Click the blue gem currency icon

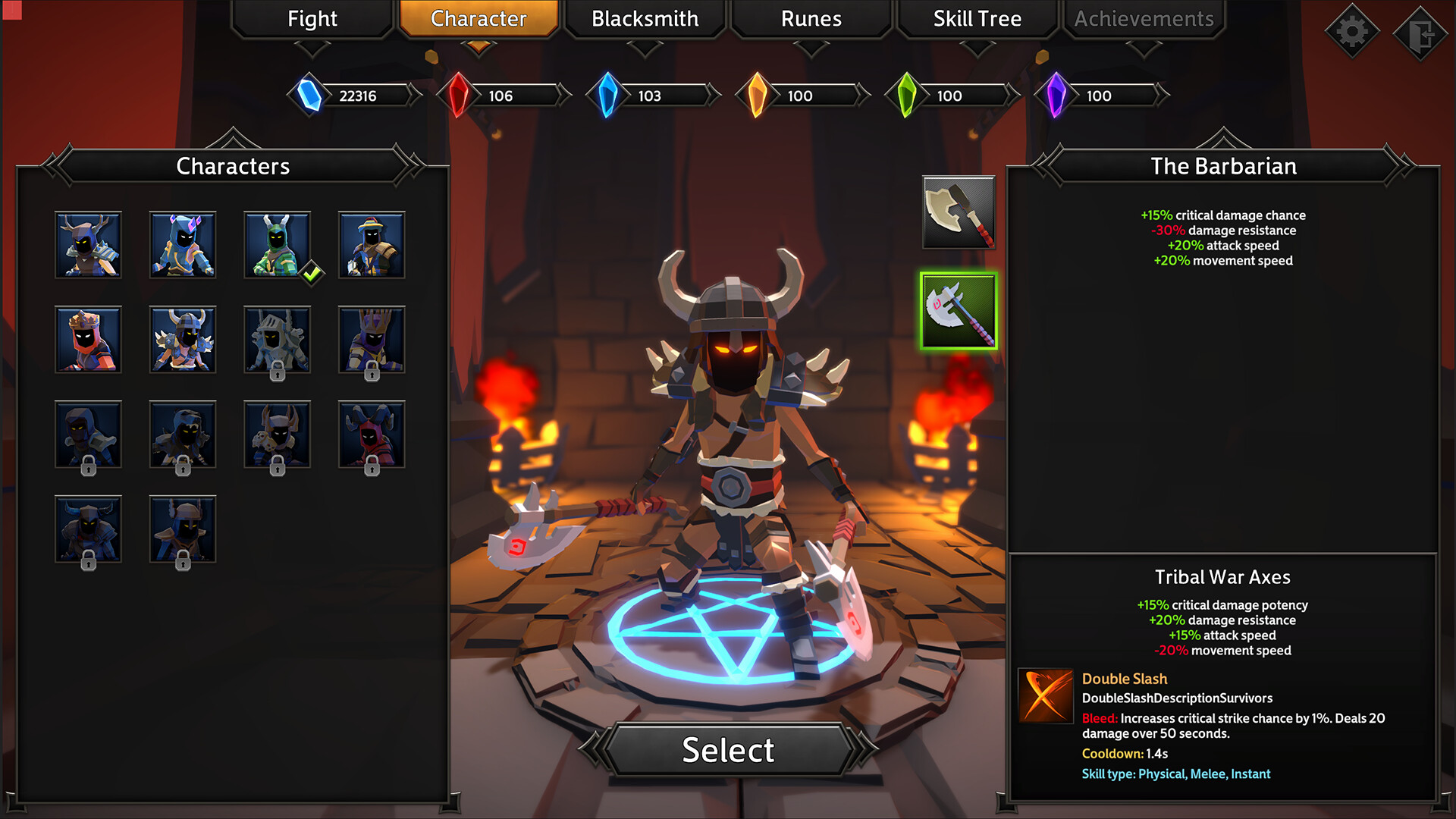(x=310, y=96)
